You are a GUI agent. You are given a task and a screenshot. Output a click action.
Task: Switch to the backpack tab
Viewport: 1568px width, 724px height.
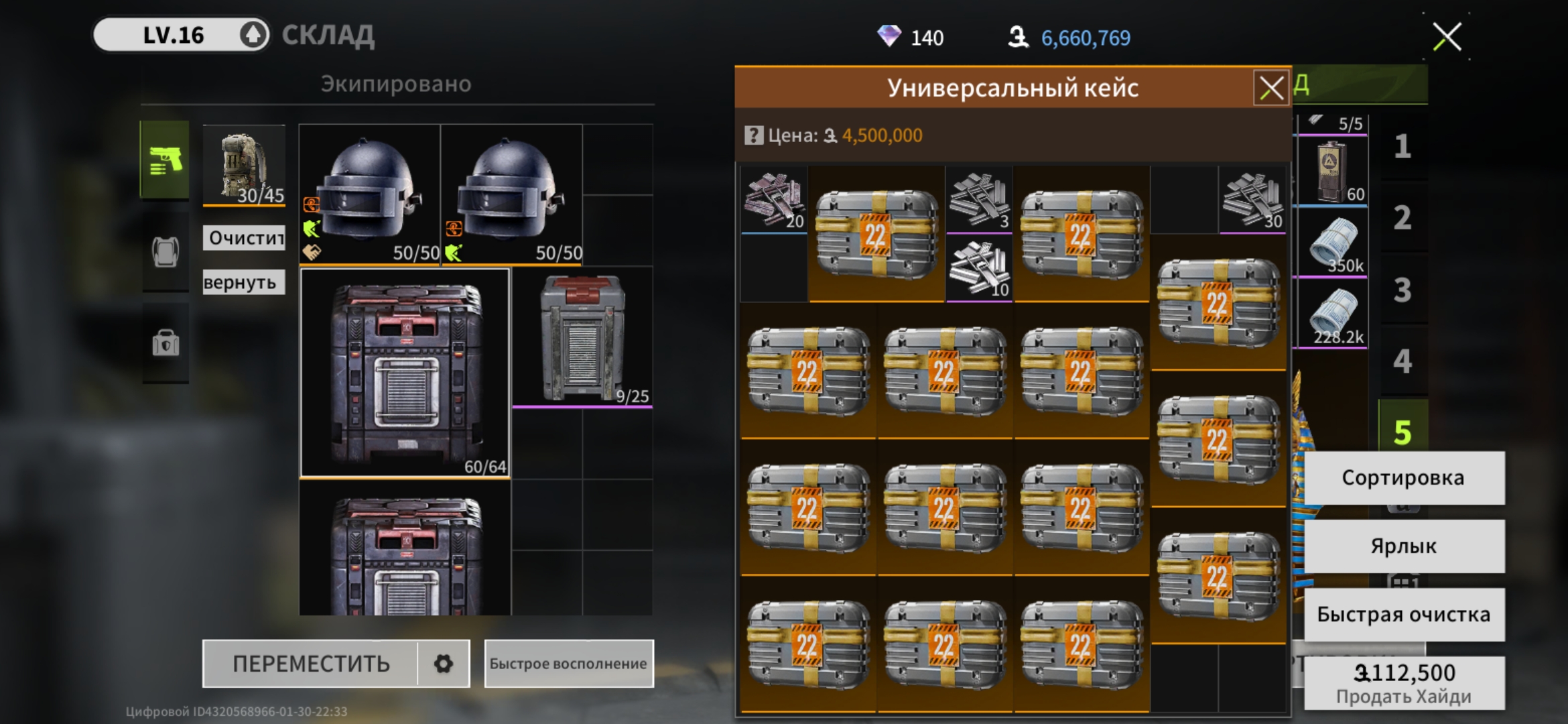point(165,252)
